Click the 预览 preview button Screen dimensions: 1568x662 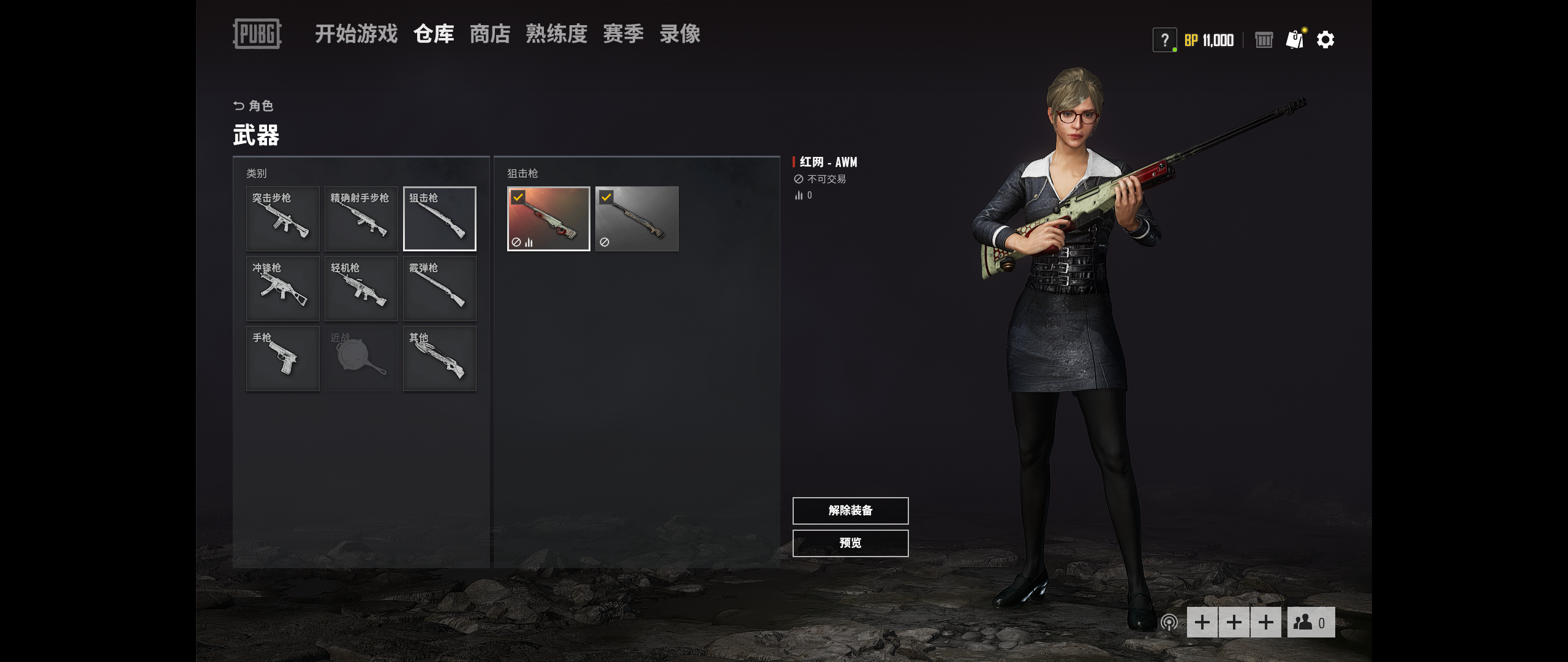click(x=850, y=543)
